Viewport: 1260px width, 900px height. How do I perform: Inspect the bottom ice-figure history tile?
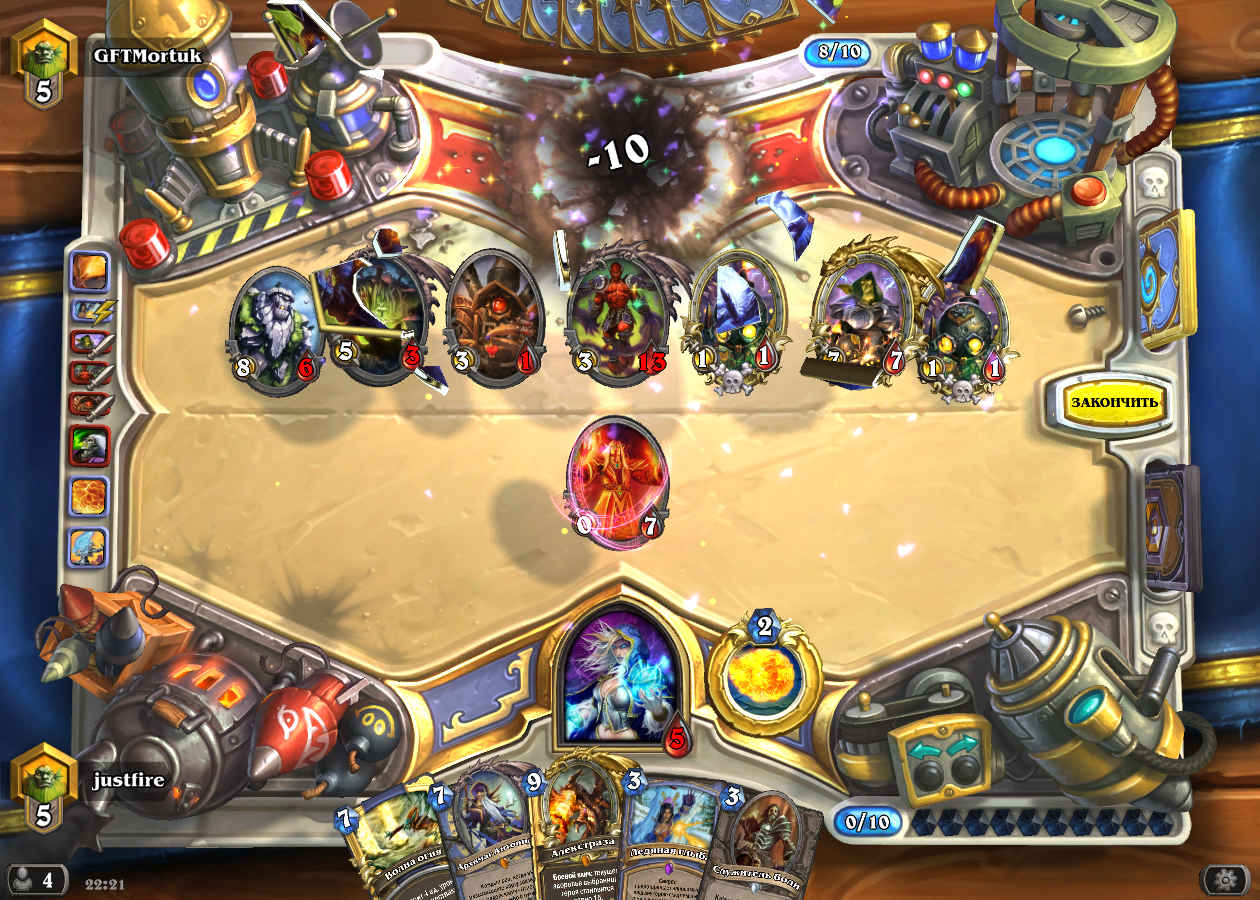pos(89,548)
